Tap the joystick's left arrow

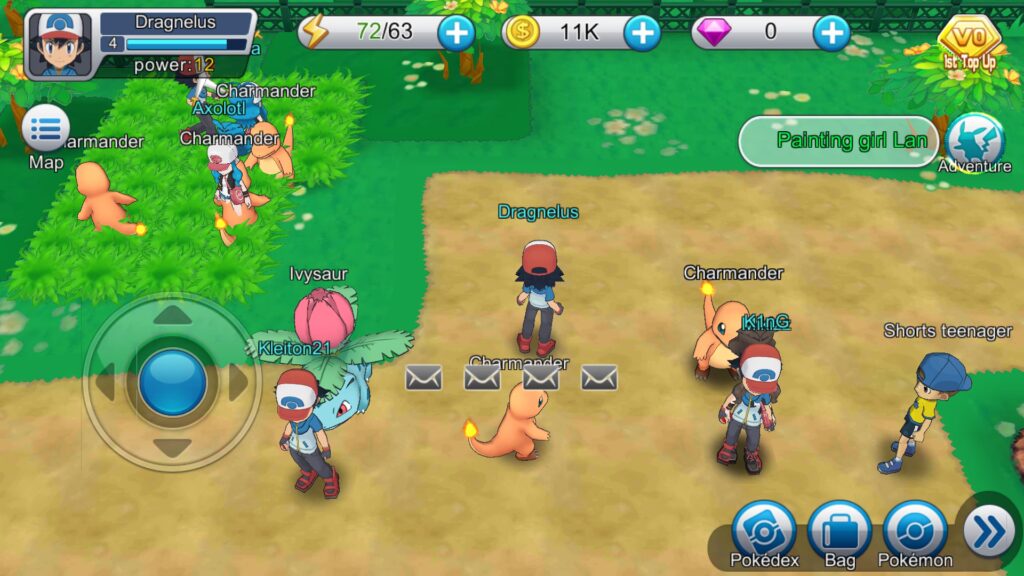pyautogui.click(x=106, y=383)
